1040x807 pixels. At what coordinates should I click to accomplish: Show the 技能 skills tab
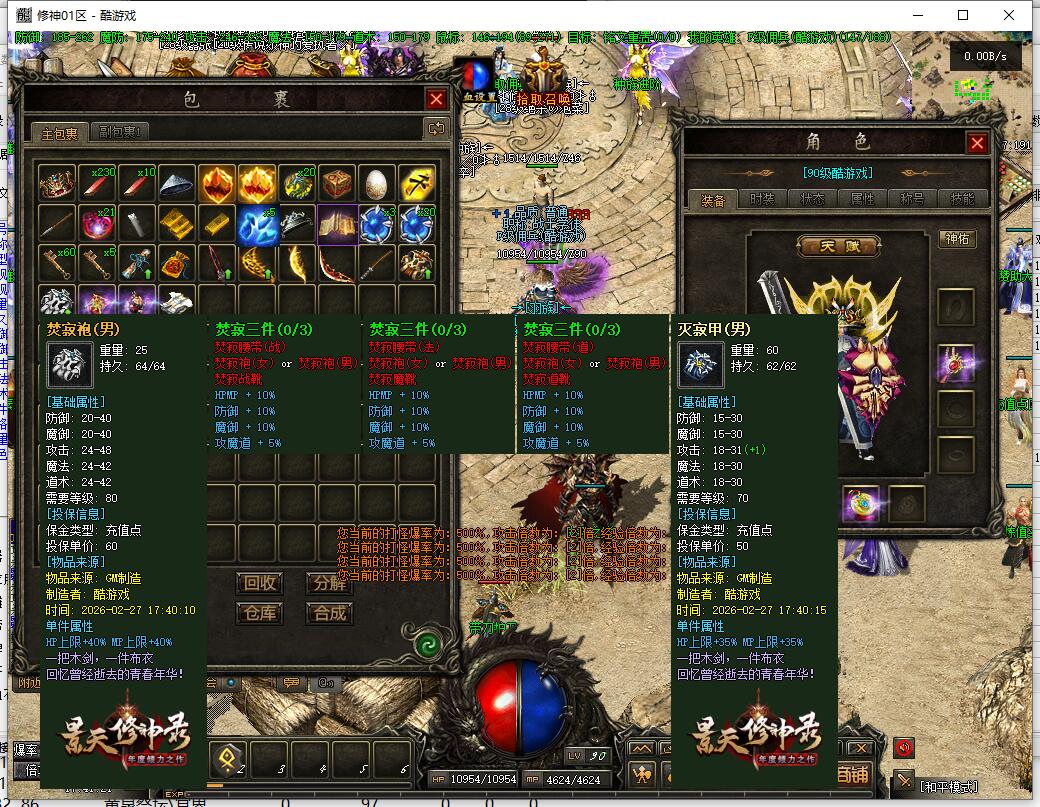(962, 199)
